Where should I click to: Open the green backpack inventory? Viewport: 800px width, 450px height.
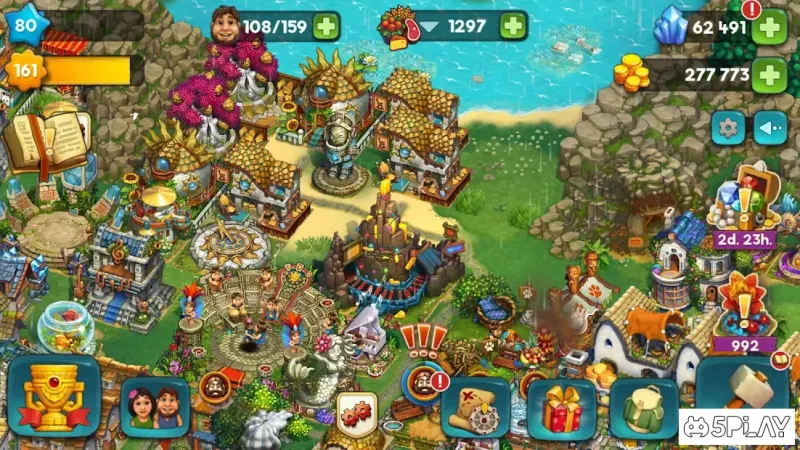click(644, 409)
